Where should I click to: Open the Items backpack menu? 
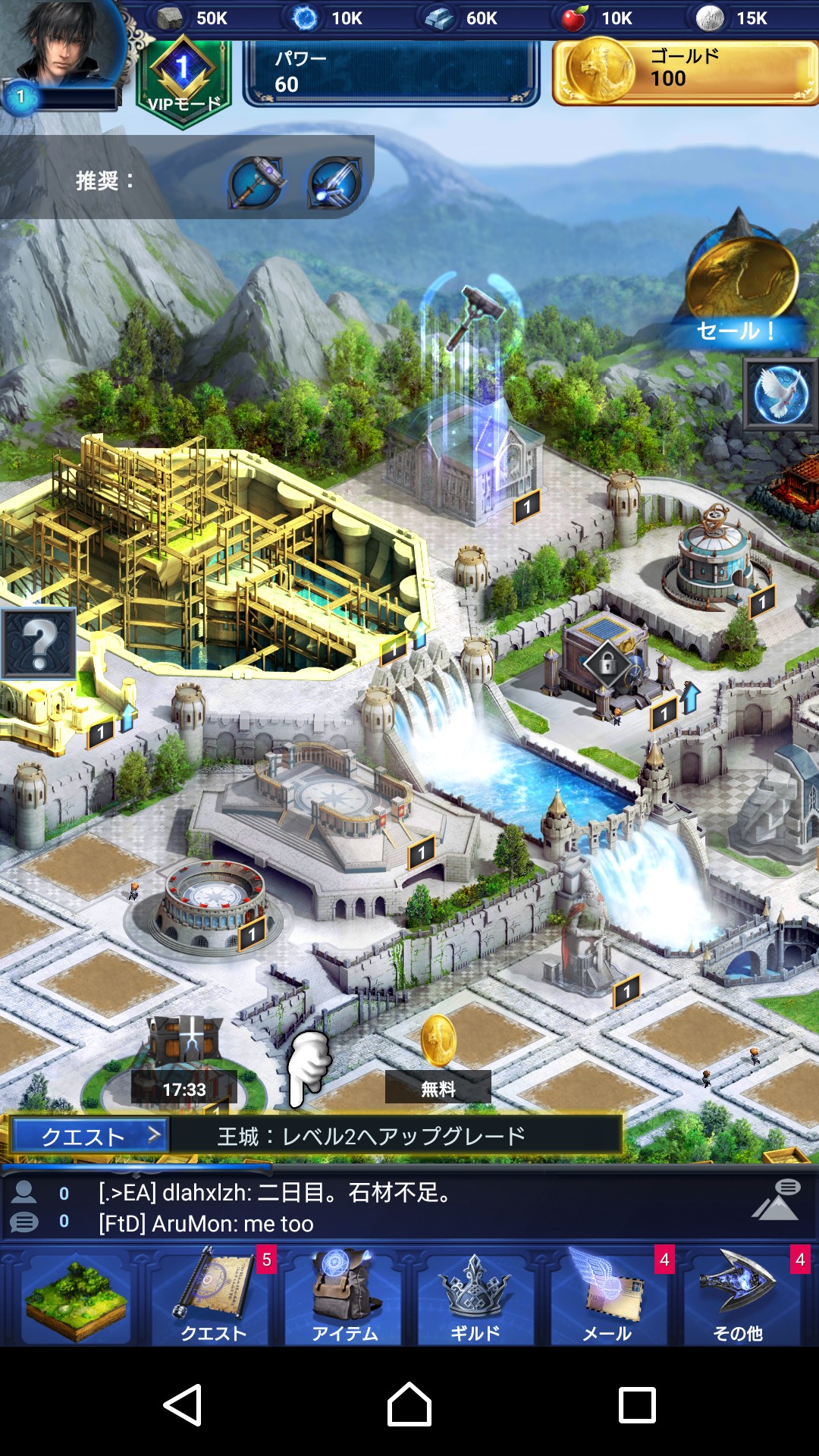tap(344, 1298)
